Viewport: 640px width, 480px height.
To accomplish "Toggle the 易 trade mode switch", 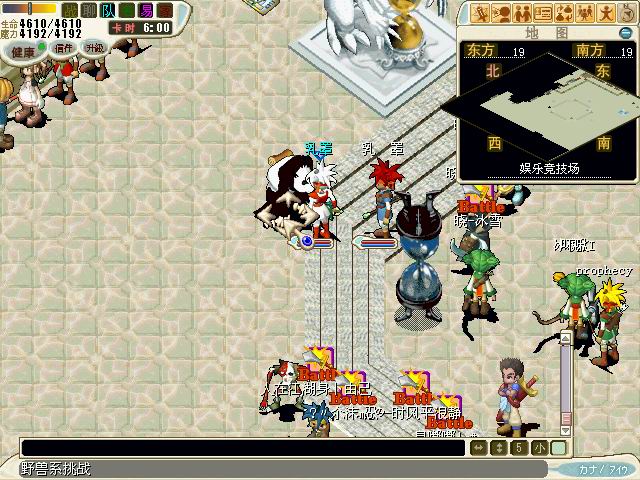I will (x=147, y=10).
